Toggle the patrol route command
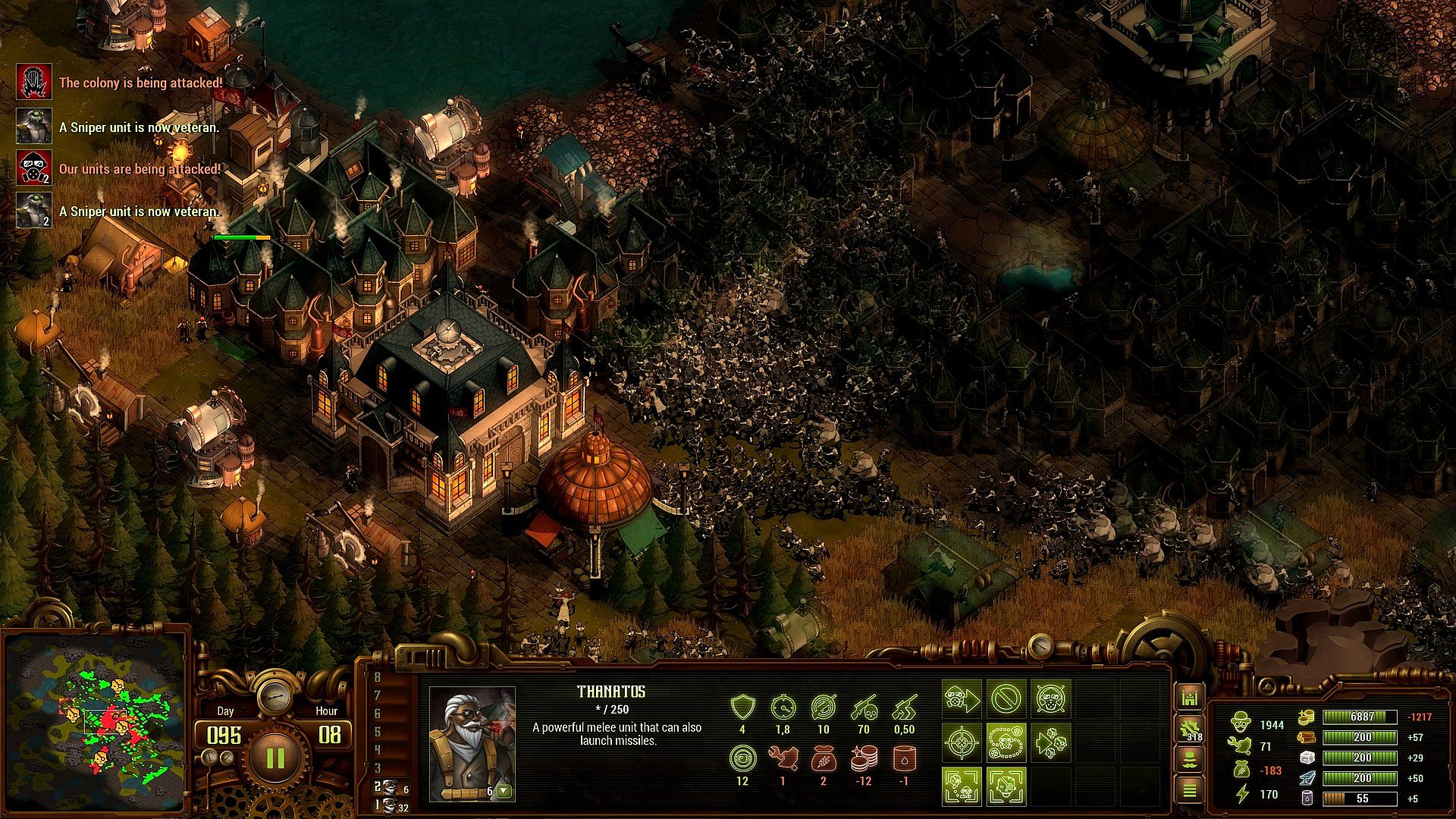 click(x=1006, y=742)
